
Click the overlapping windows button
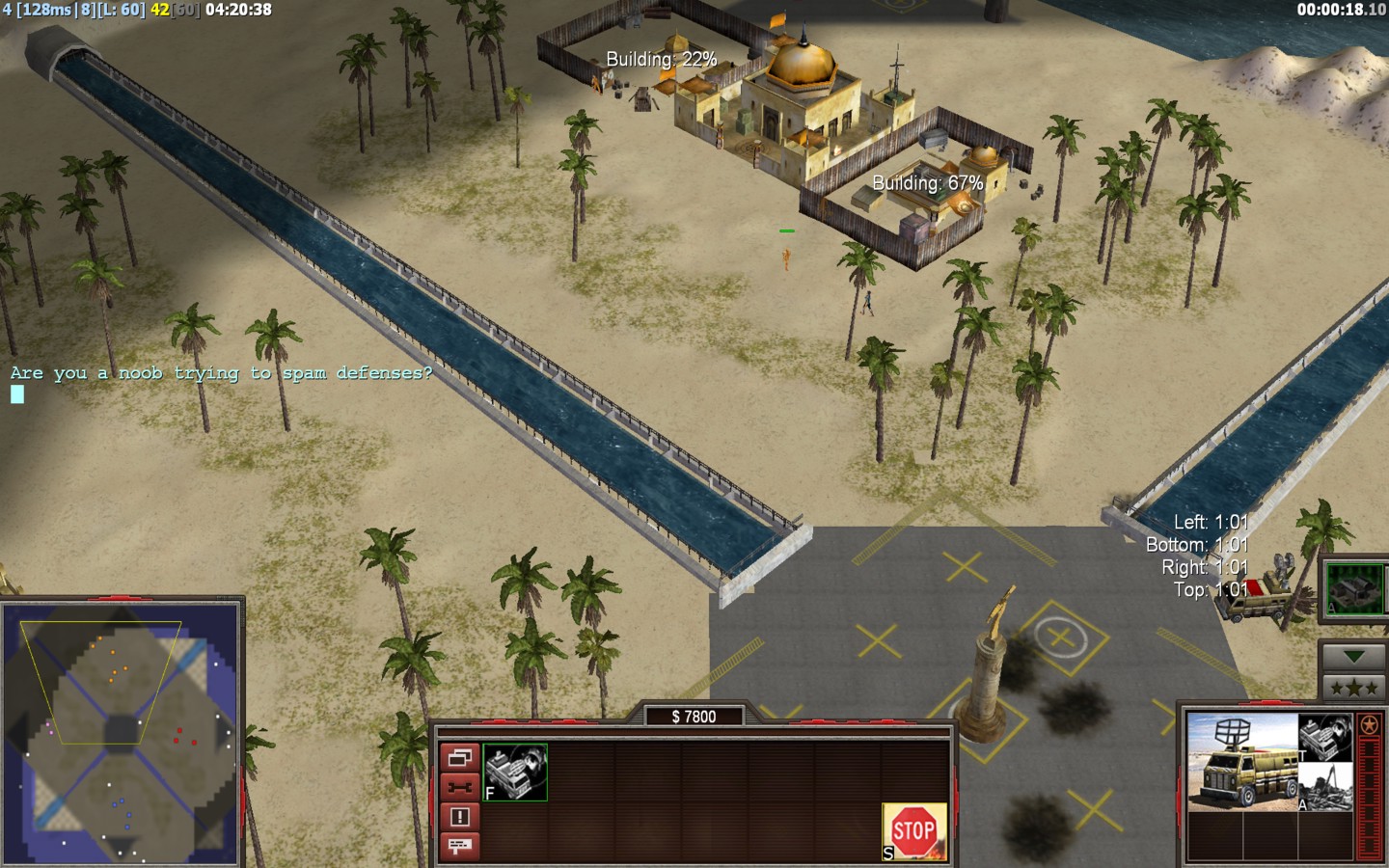click(x=459, y=758)
